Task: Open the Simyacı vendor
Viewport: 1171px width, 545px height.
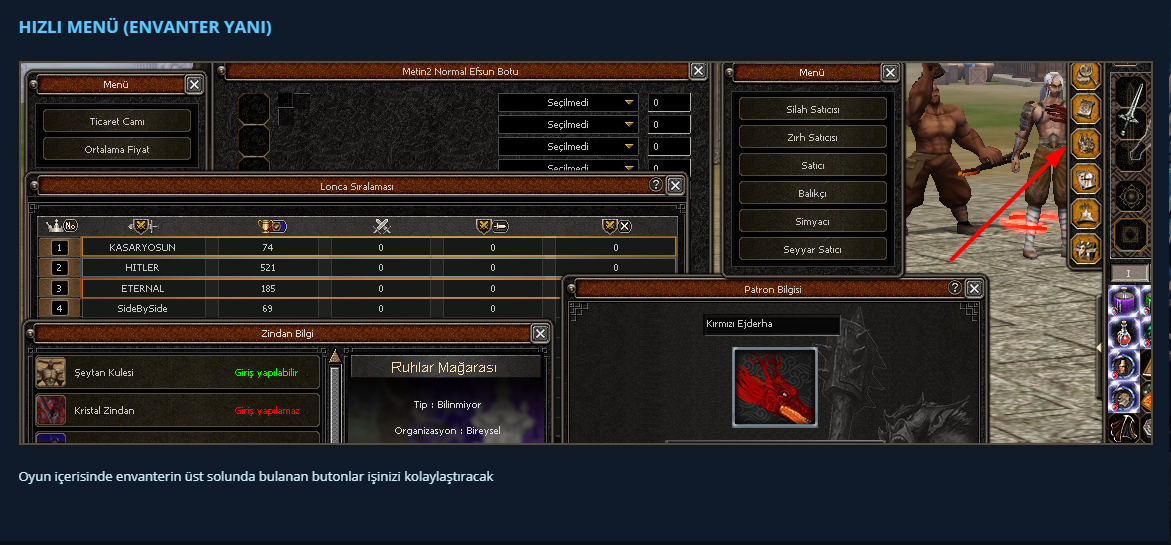Action: (812, 221)
